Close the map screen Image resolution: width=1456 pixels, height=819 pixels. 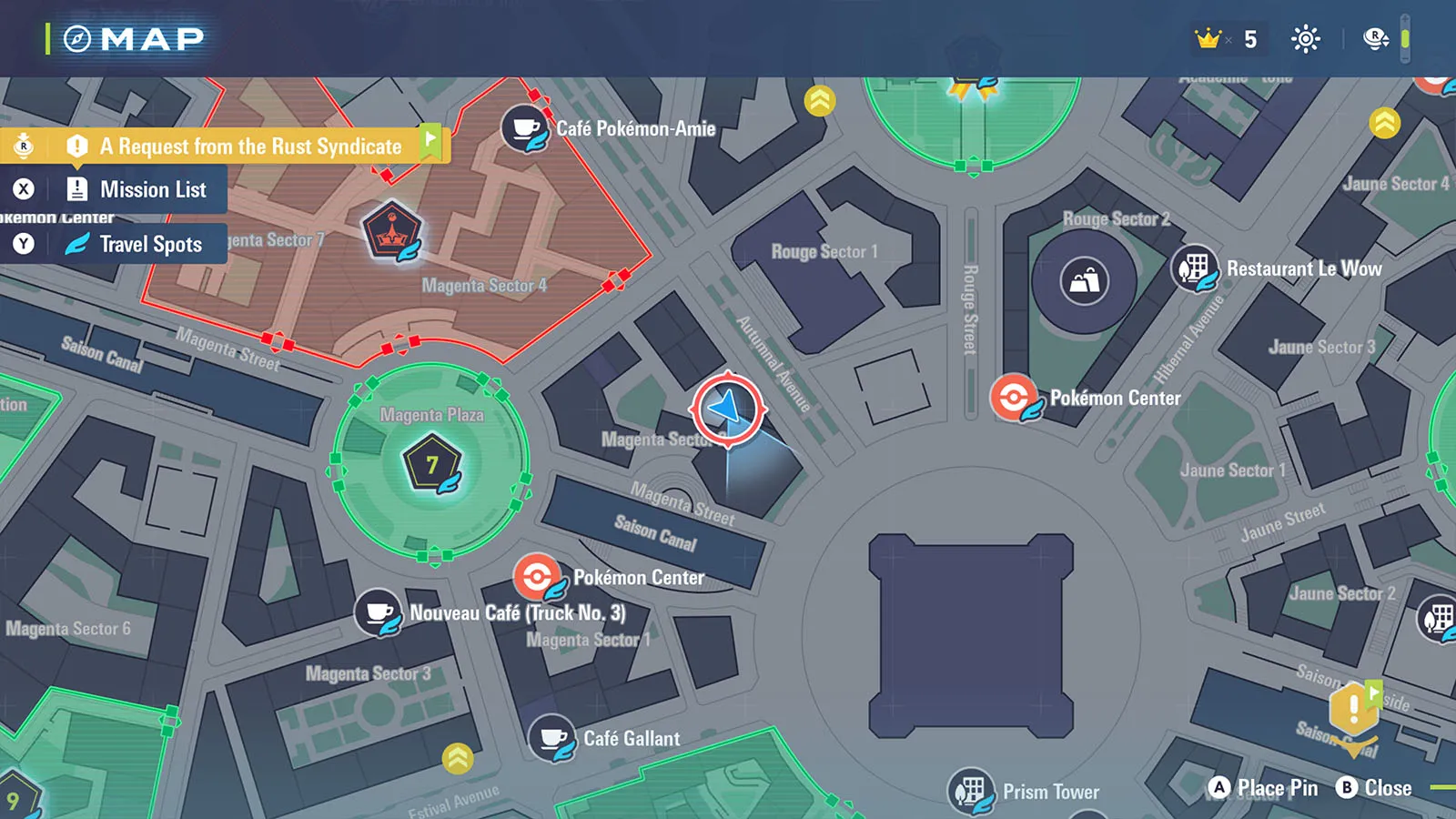point(1374,788)
